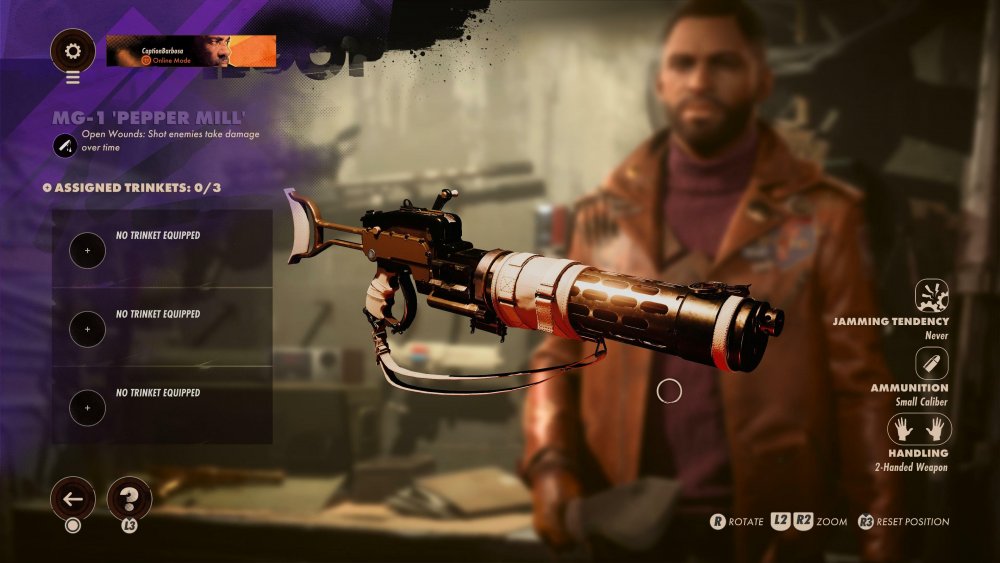The height and width of the screenshot is (563, 1000).
Task: Select the Open Wounds perk icon
Action: pyautogui.click(x=64, y=146)
